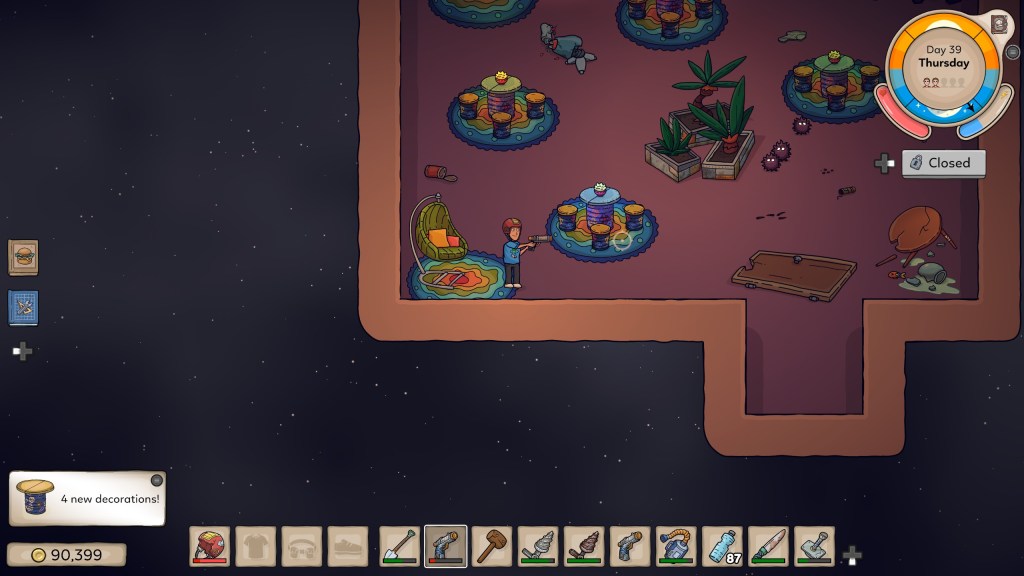View the 4 new decorations notice

[88, 498]
